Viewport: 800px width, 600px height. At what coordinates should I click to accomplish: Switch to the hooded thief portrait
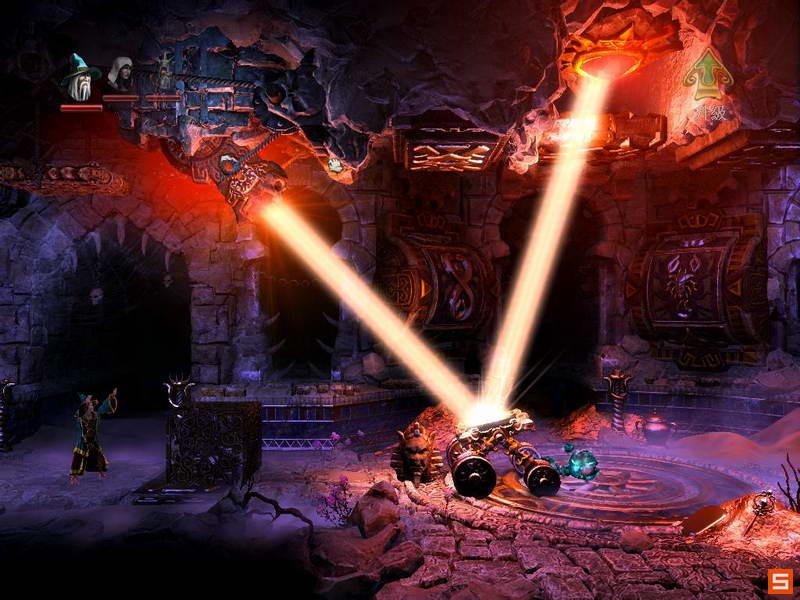point(121,75)
